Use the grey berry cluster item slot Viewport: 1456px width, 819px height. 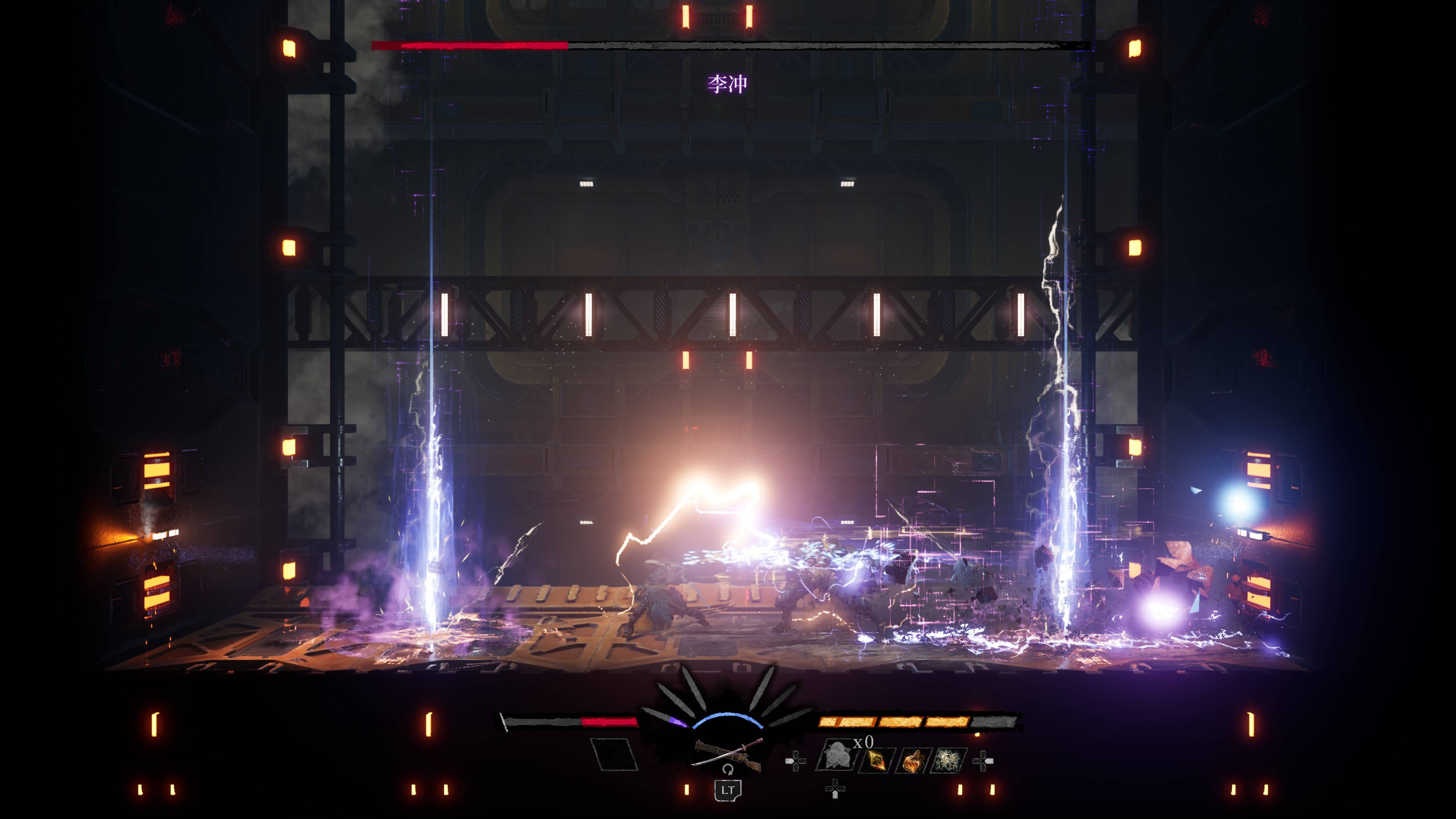pyautogui.click(x=835, y=756)
